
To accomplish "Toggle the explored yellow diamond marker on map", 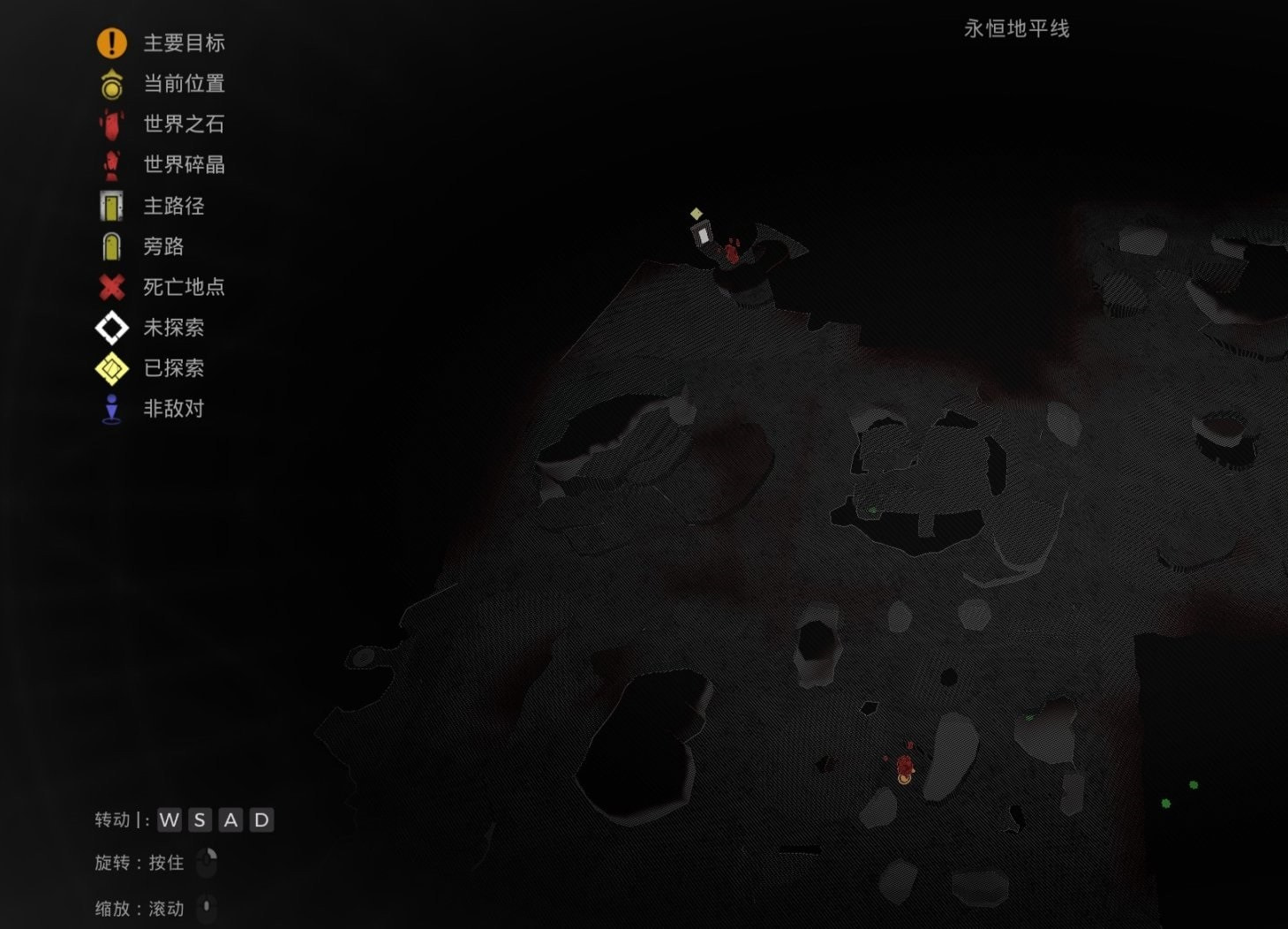I will pyautogui.click(x=697, y=213).
